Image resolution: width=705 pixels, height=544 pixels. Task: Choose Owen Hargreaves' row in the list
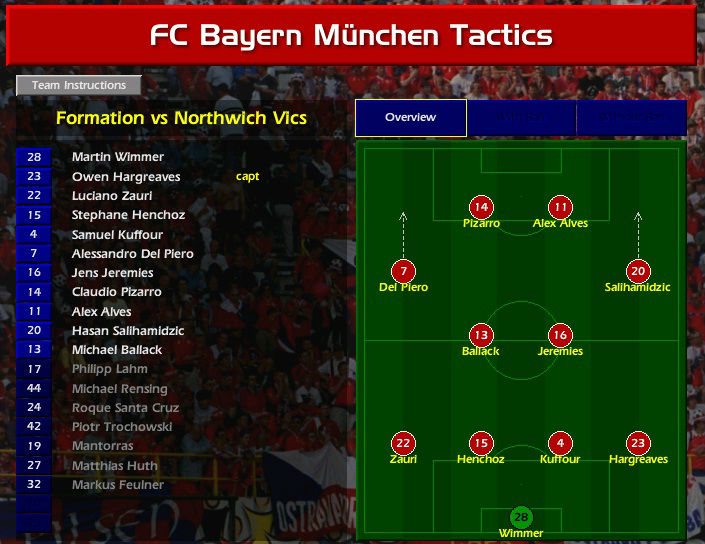(x=126, y=176)
